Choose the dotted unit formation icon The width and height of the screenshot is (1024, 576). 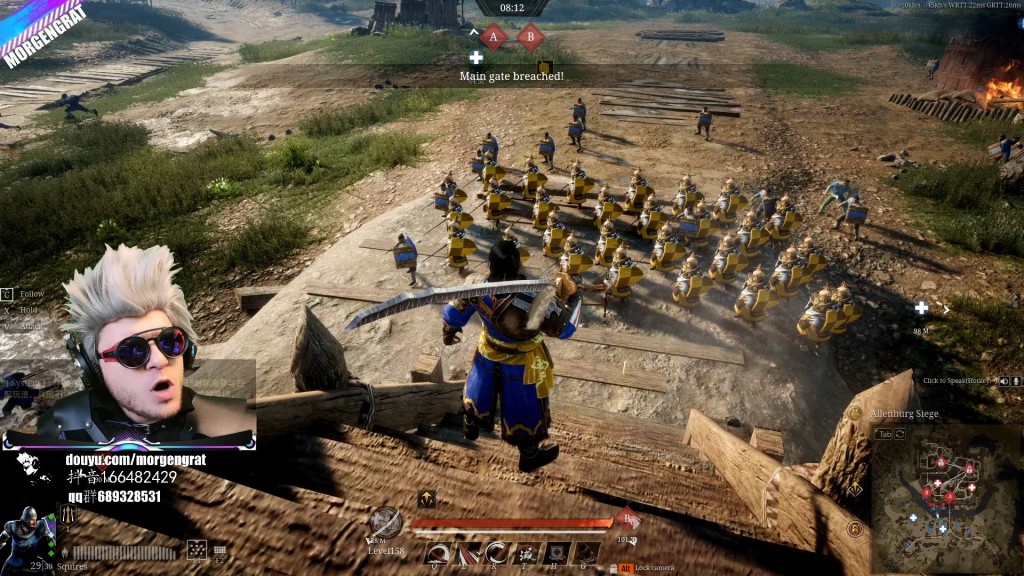coord(197,549)
